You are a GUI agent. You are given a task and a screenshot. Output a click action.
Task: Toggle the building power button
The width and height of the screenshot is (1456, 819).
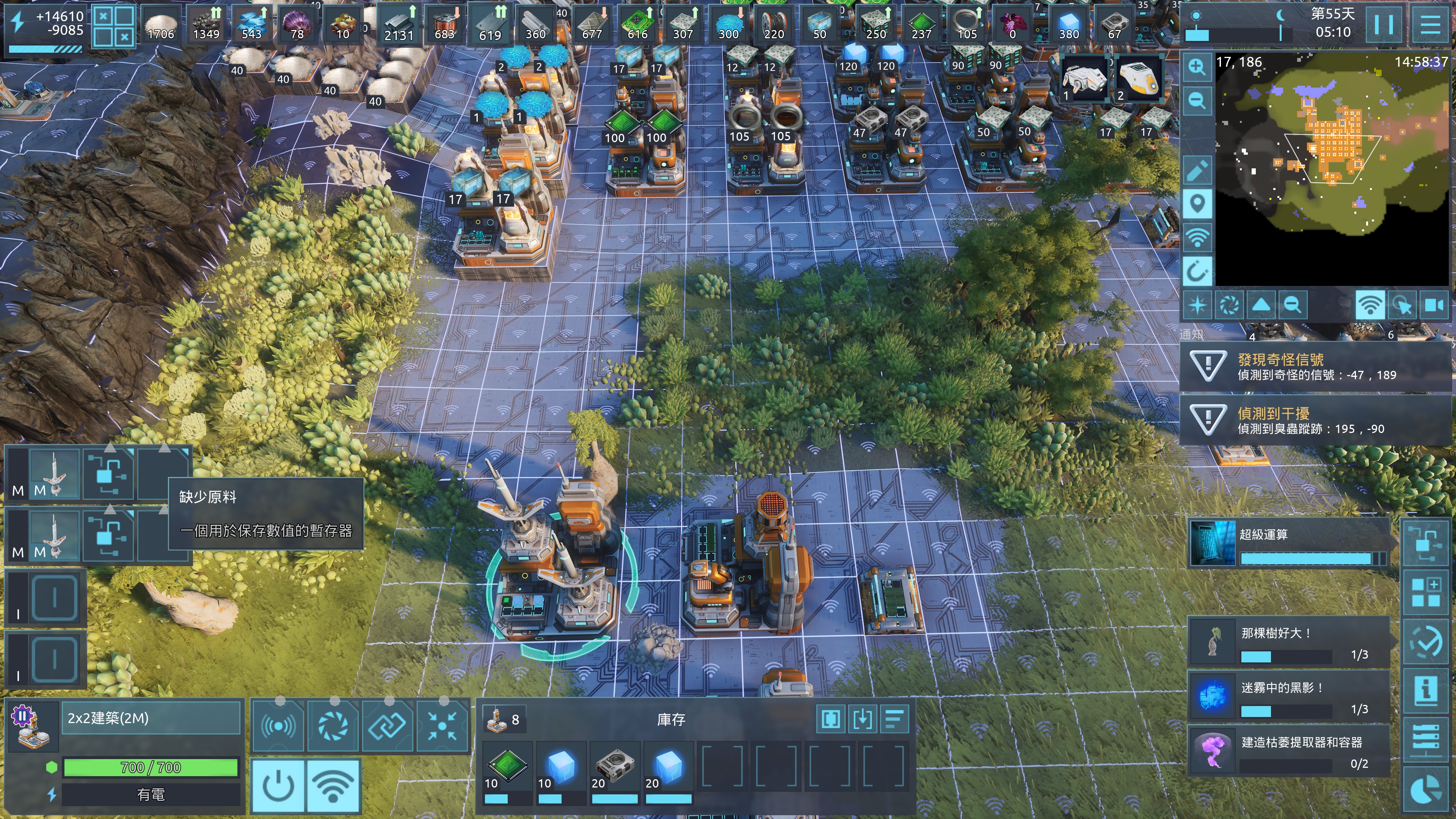tap(278, 786)
